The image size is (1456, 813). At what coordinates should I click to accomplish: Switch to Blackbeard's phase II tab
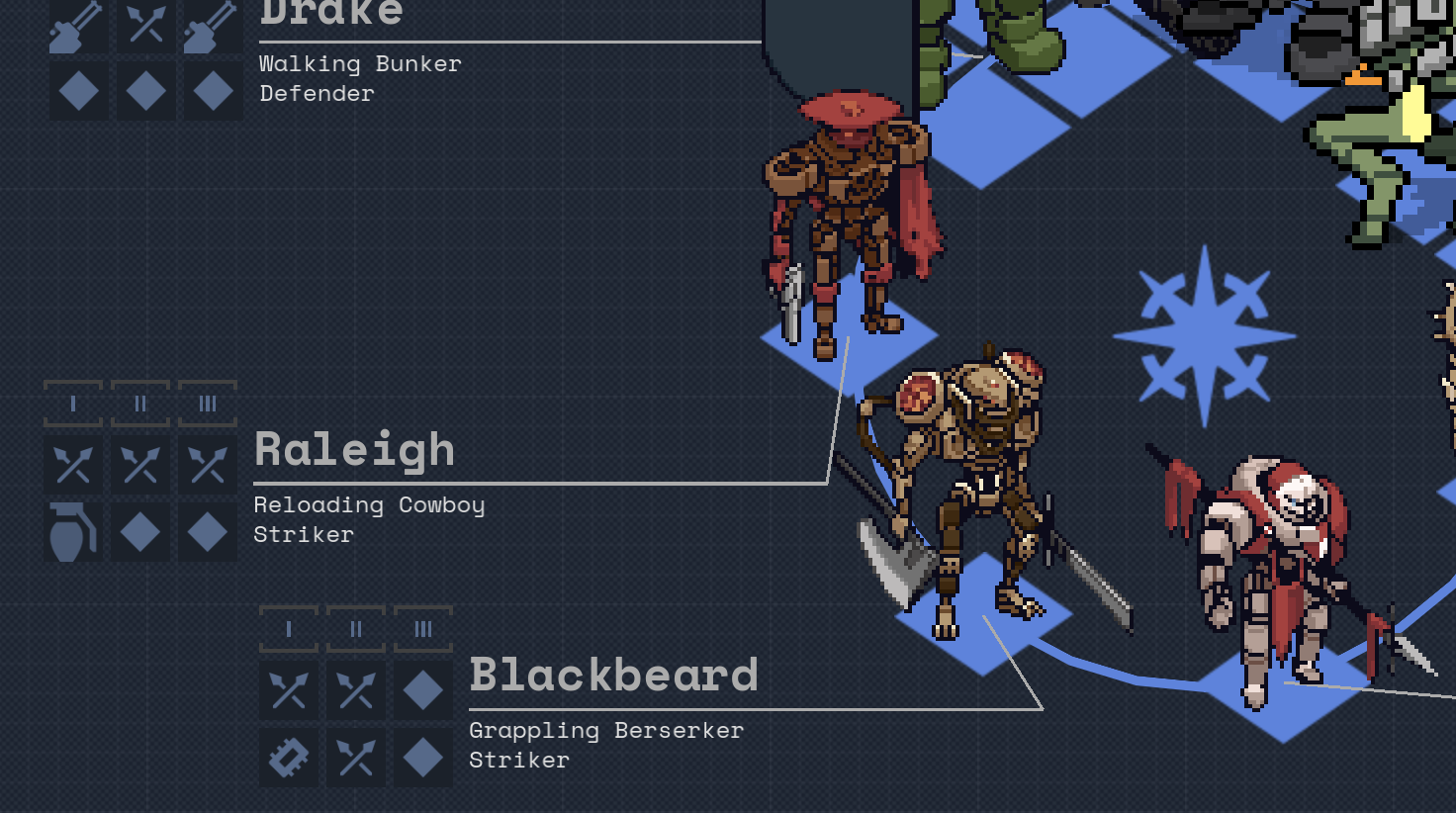[356, 627]
